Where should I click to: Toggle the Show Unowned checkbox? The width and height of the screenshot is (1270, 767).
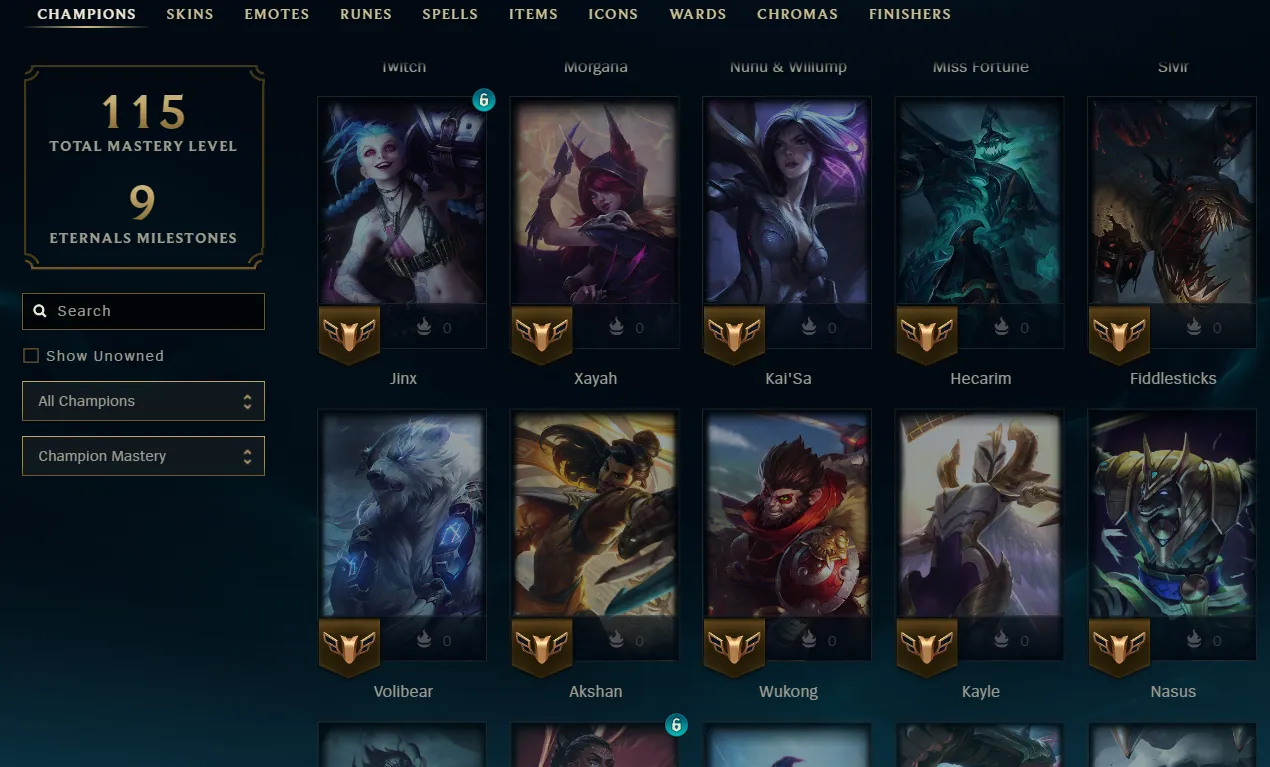pyautogui.click(x=31, y=356)
